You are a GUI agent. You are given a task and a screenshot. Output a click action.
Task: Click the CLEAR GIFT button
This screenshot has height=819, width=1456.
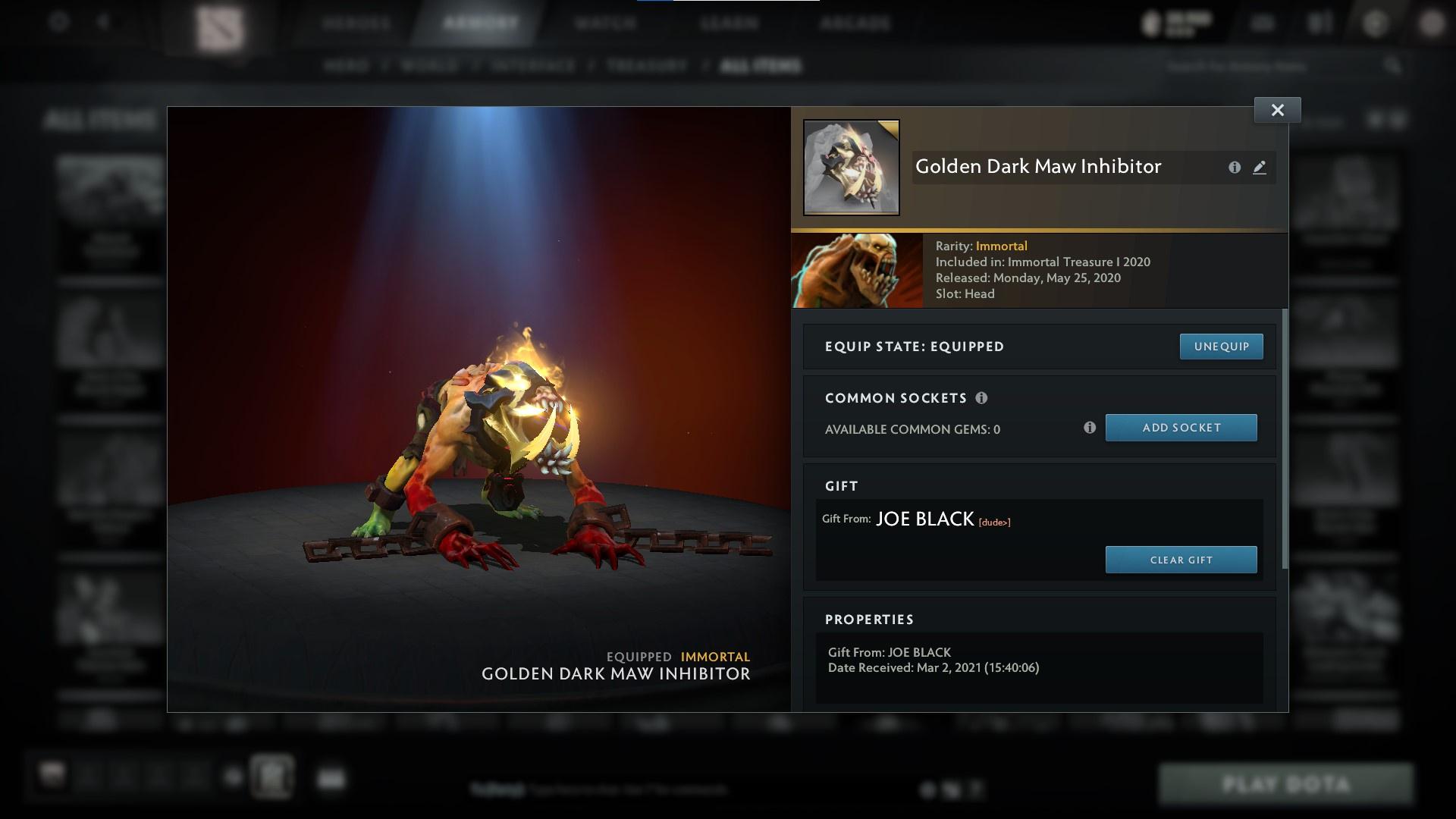[1181, 560]
